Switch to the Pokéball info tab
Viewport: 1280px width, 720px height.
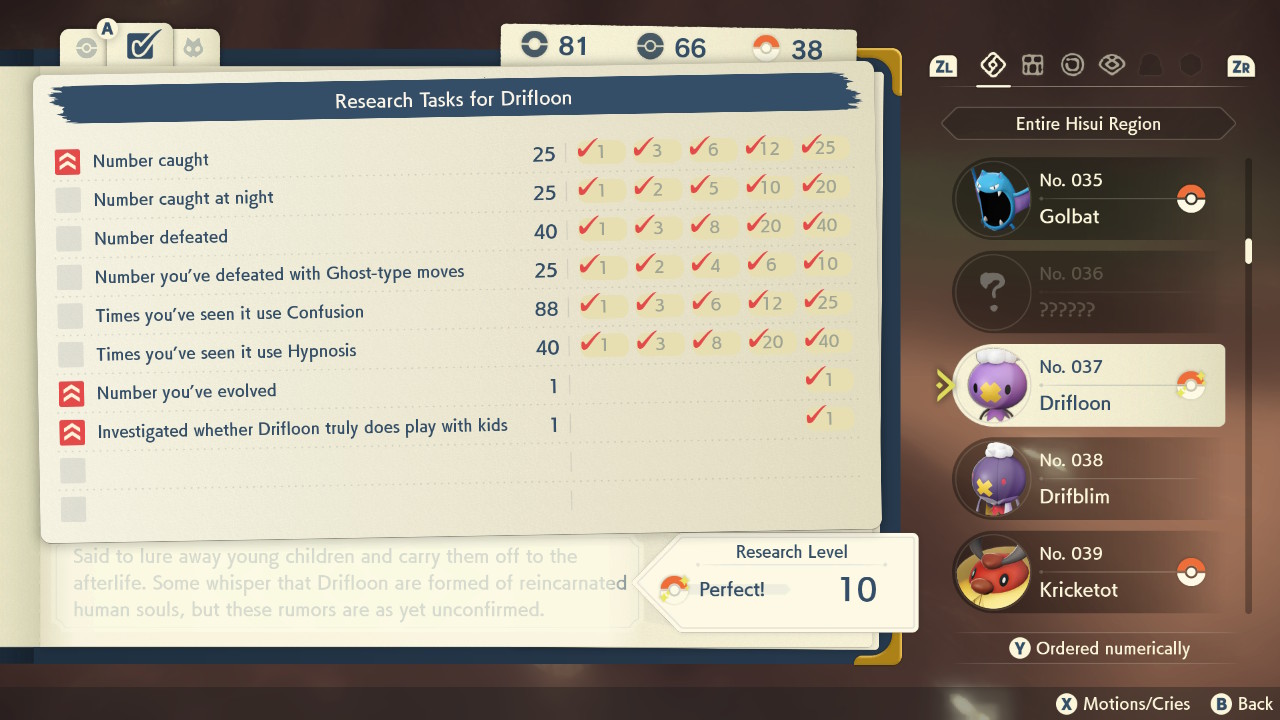[x=85, y=46]
